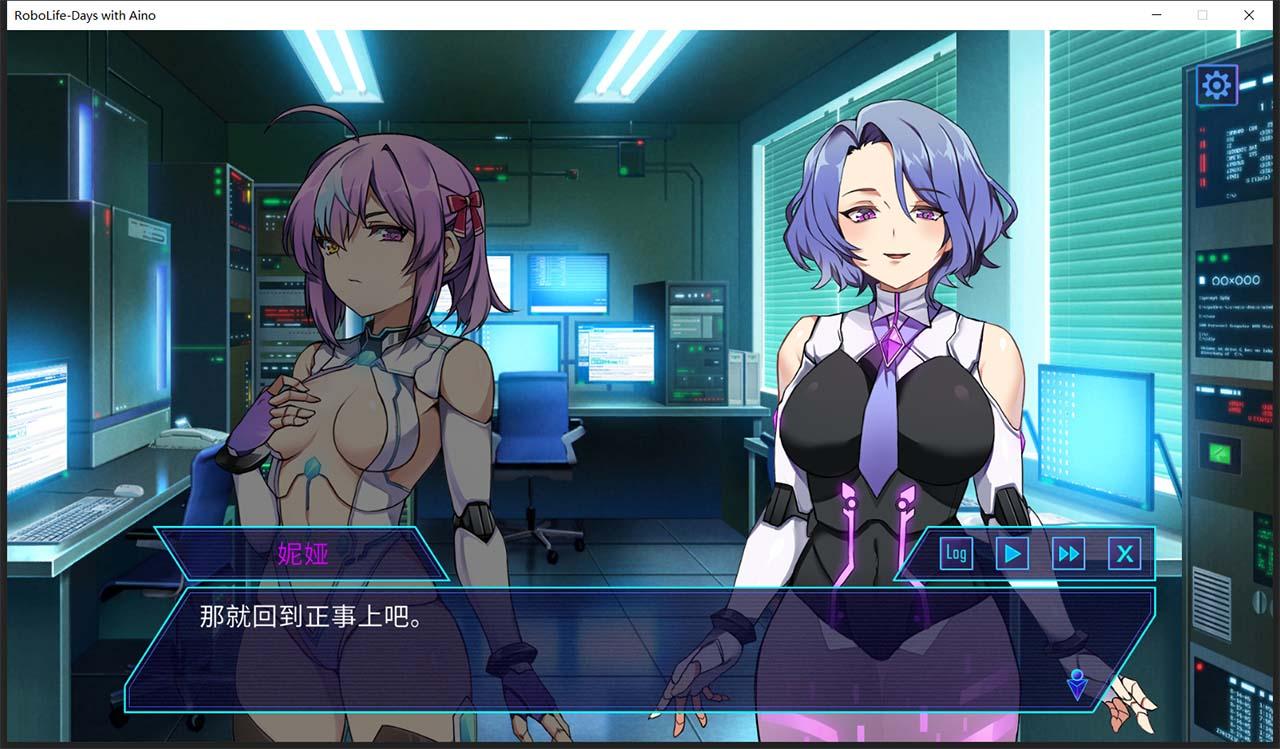This screenshot has height=749, width=1280.
Task: Open the Log to view message history
Action: 954,553
